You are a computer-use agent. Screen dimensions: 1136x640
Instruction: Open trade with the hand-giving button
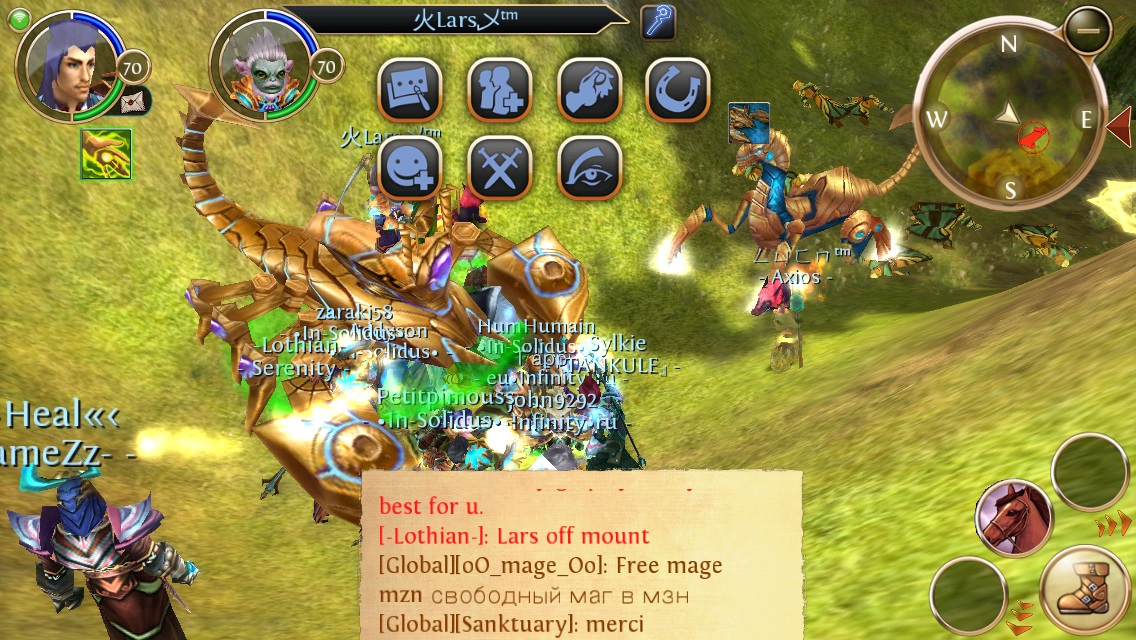point(589,90)
